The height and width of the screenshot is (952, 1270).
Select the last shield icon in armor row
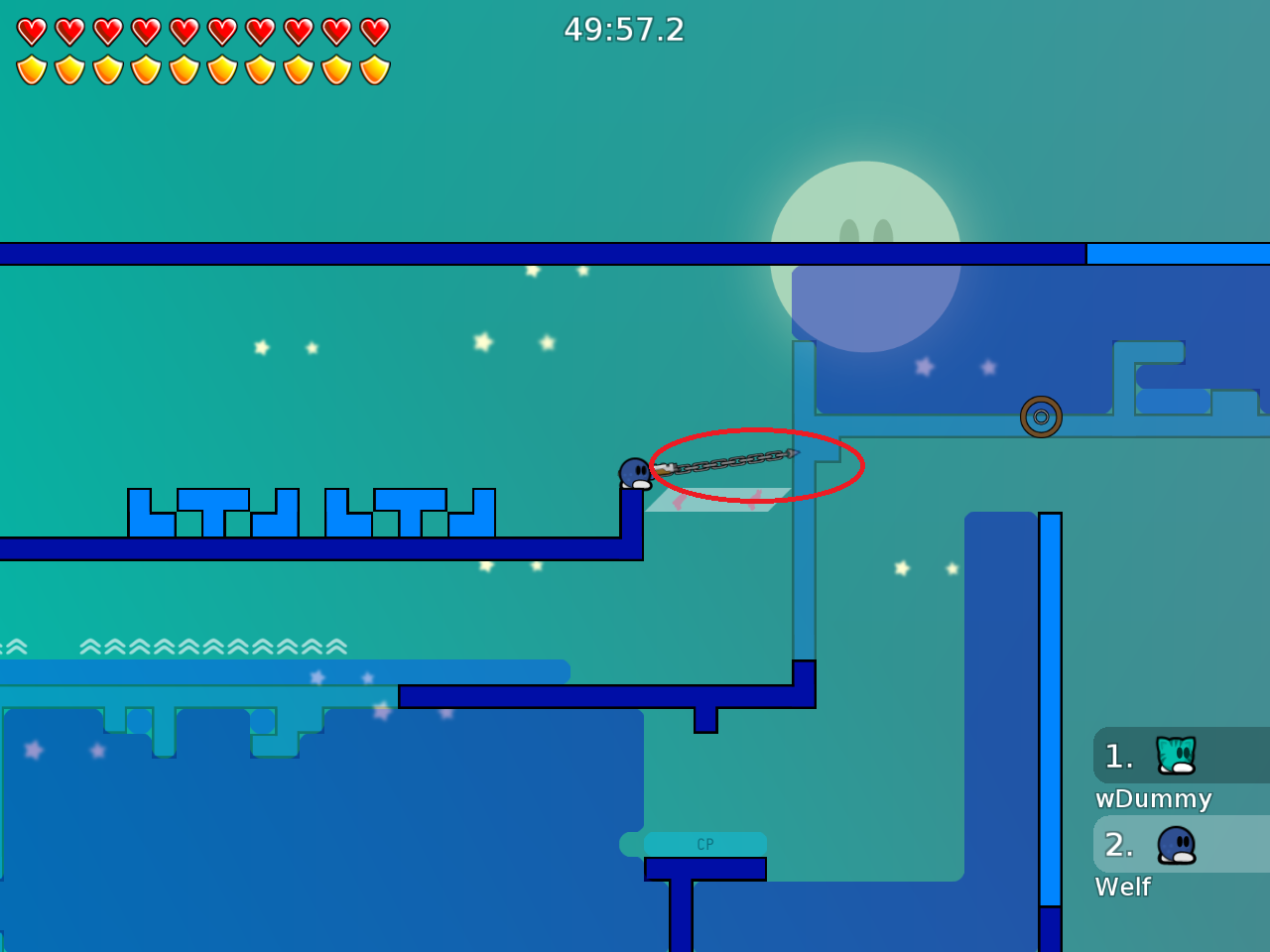click(376, 68)
